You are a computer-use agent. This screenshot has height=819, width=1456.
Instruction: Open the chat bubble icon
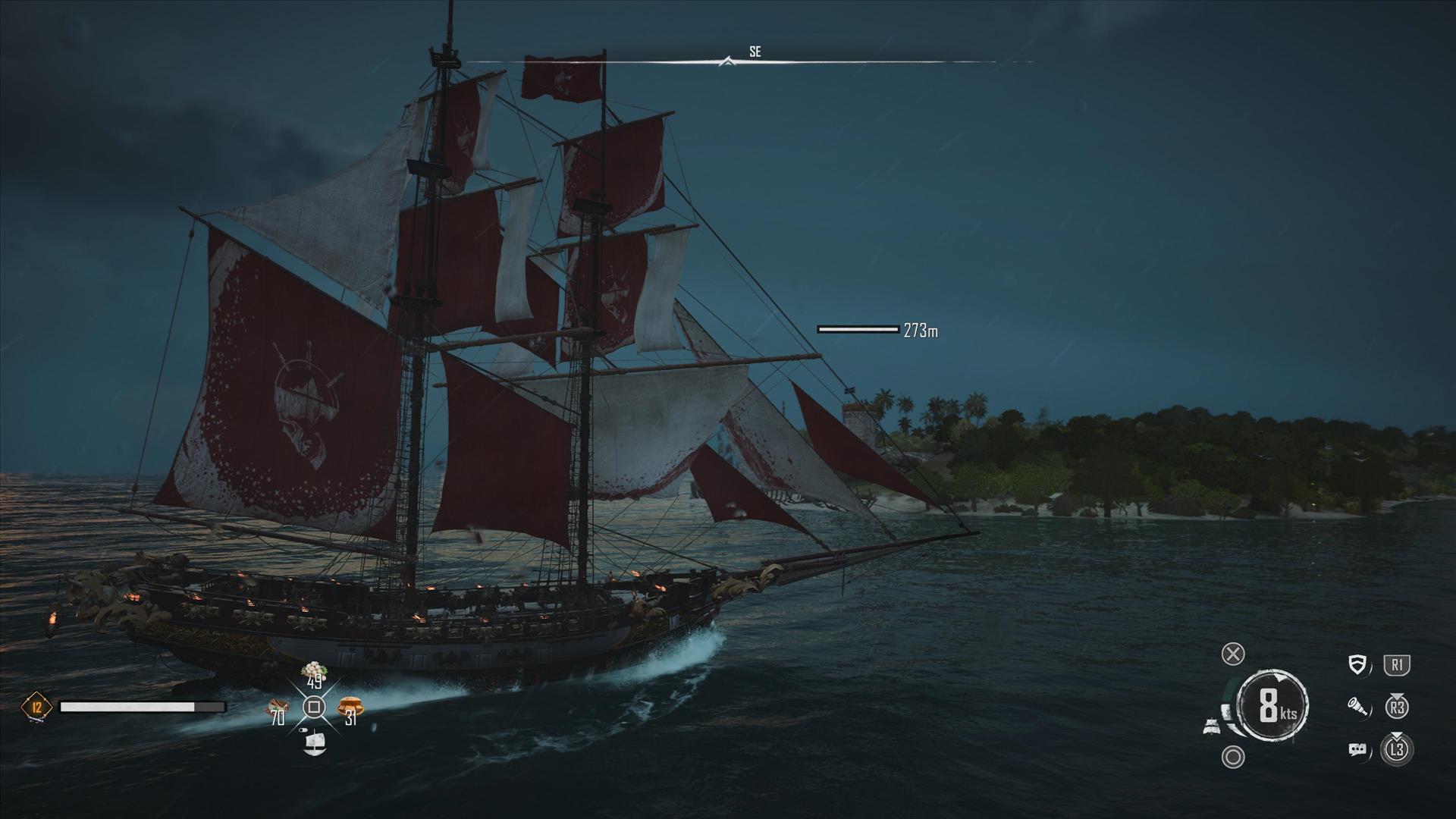coord(1357,750)
